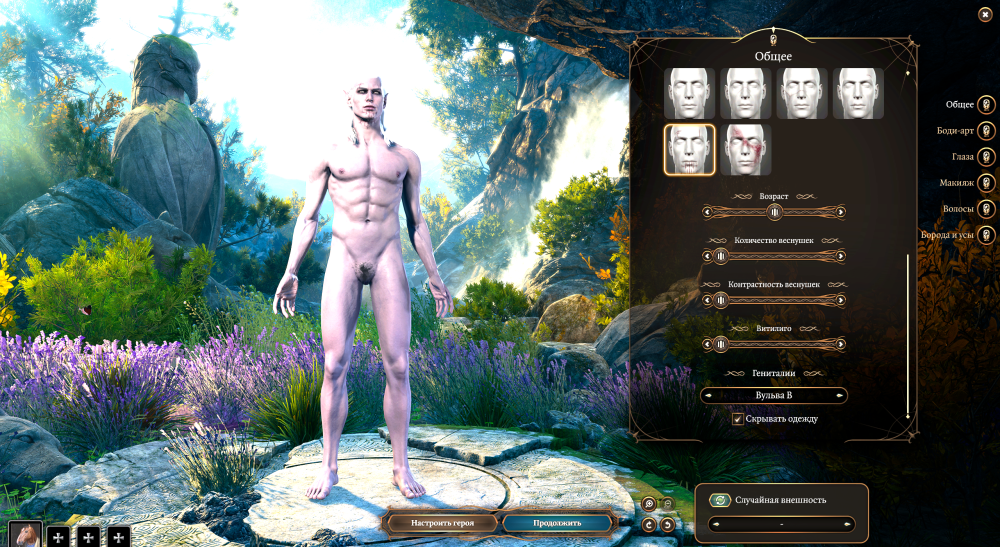Click the Вульва B genitalia selector
This screenshot has width=1000, height=547.
pos(774,396)
